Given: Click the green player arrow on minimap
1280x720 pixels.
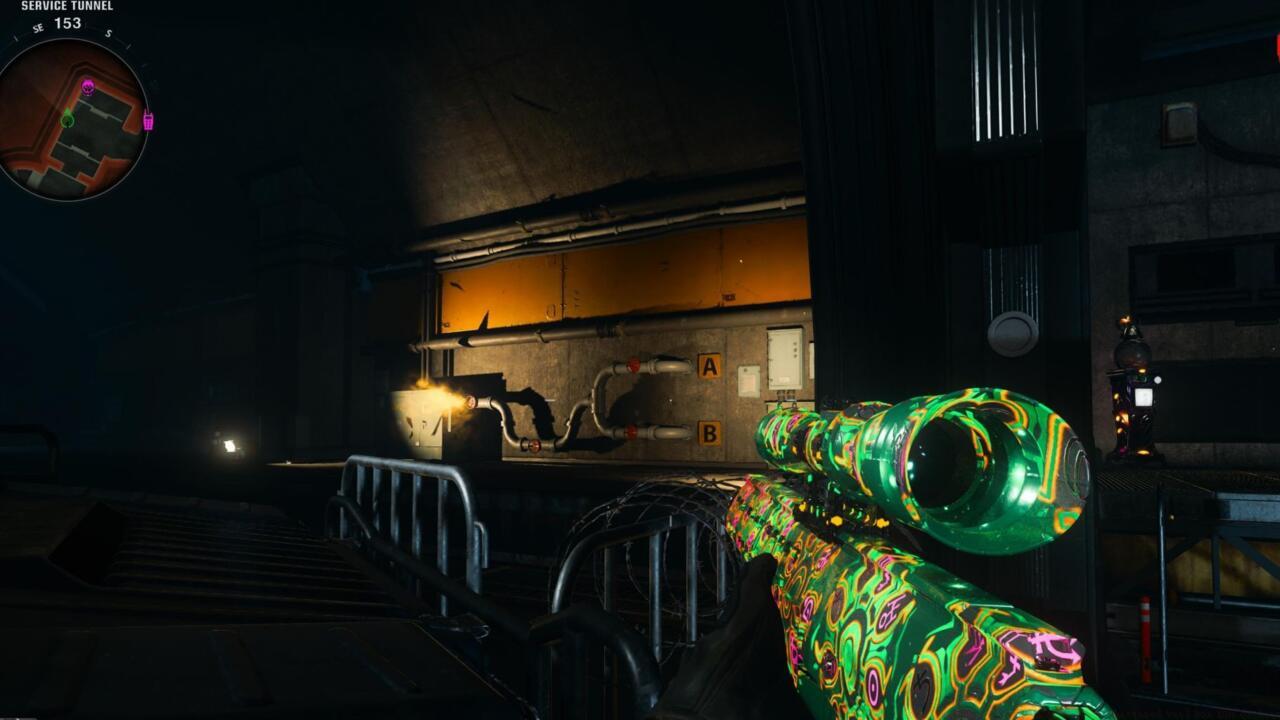Looking at the screenshot, I should pos(67,119).
